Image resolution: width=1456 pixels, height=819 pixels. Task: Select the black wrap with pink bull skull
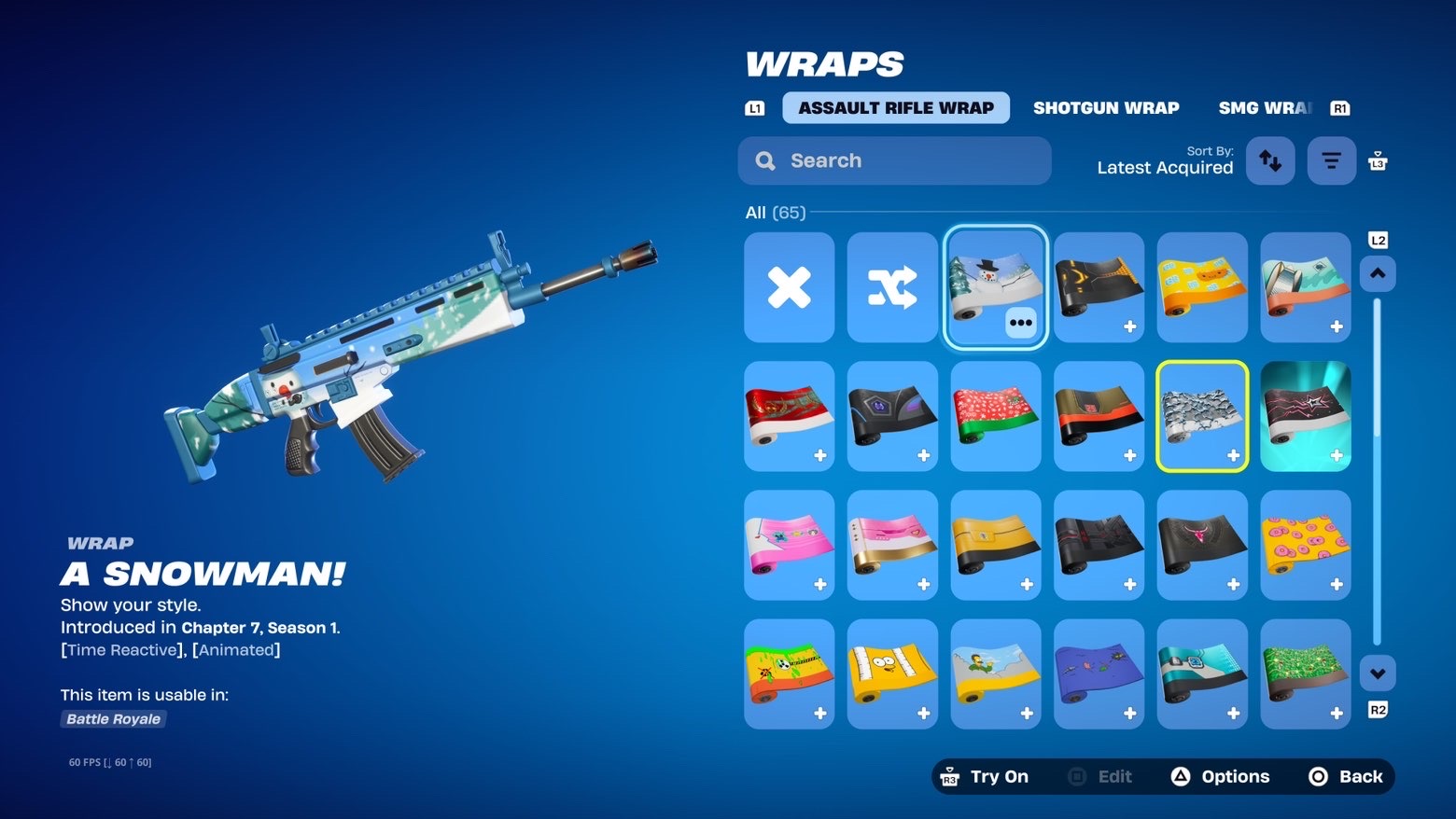coord(1202,545)
